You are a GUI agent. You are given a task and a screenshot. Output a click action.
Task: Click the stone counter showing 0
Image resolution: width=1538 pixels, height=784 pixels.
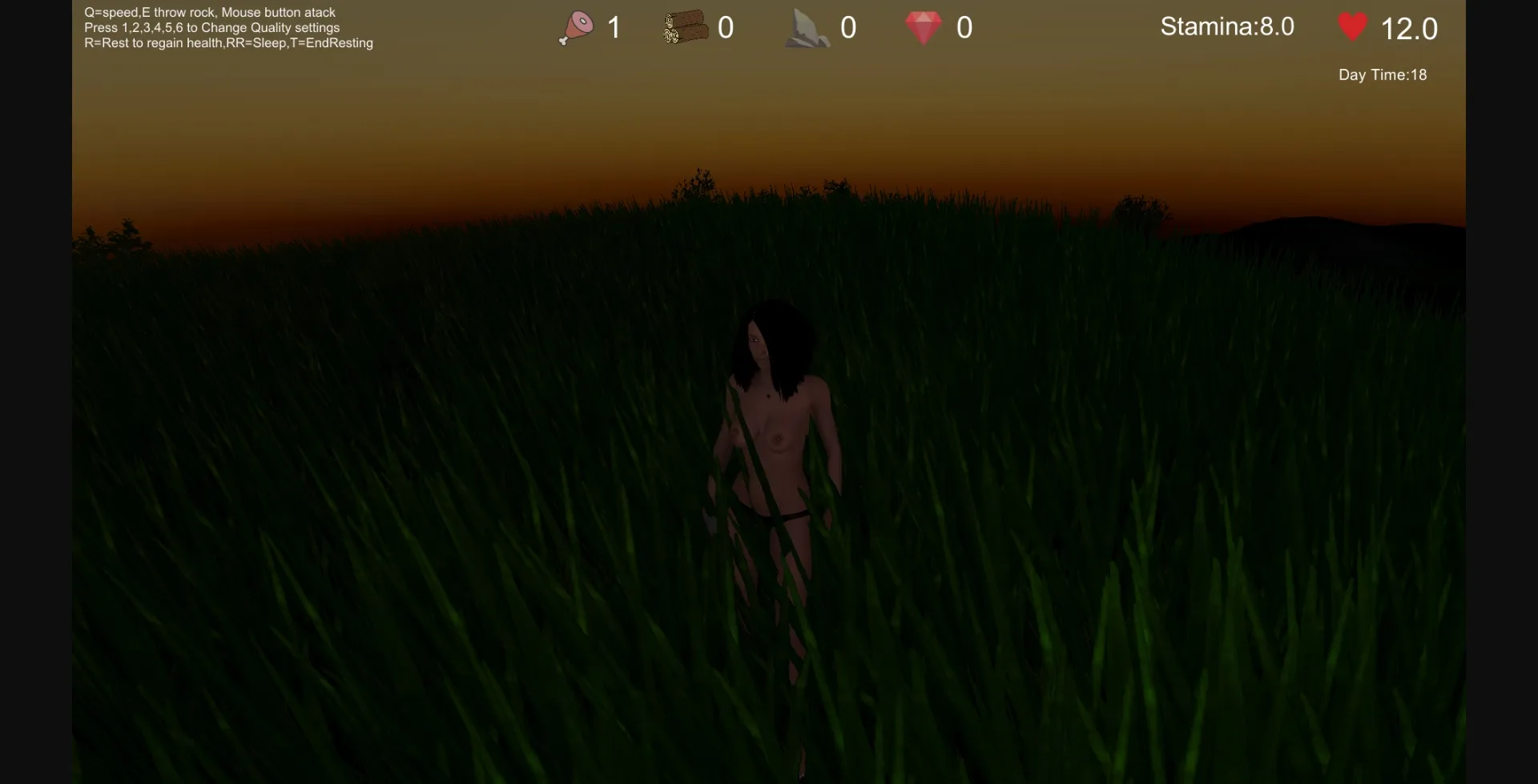click(848, 26)
